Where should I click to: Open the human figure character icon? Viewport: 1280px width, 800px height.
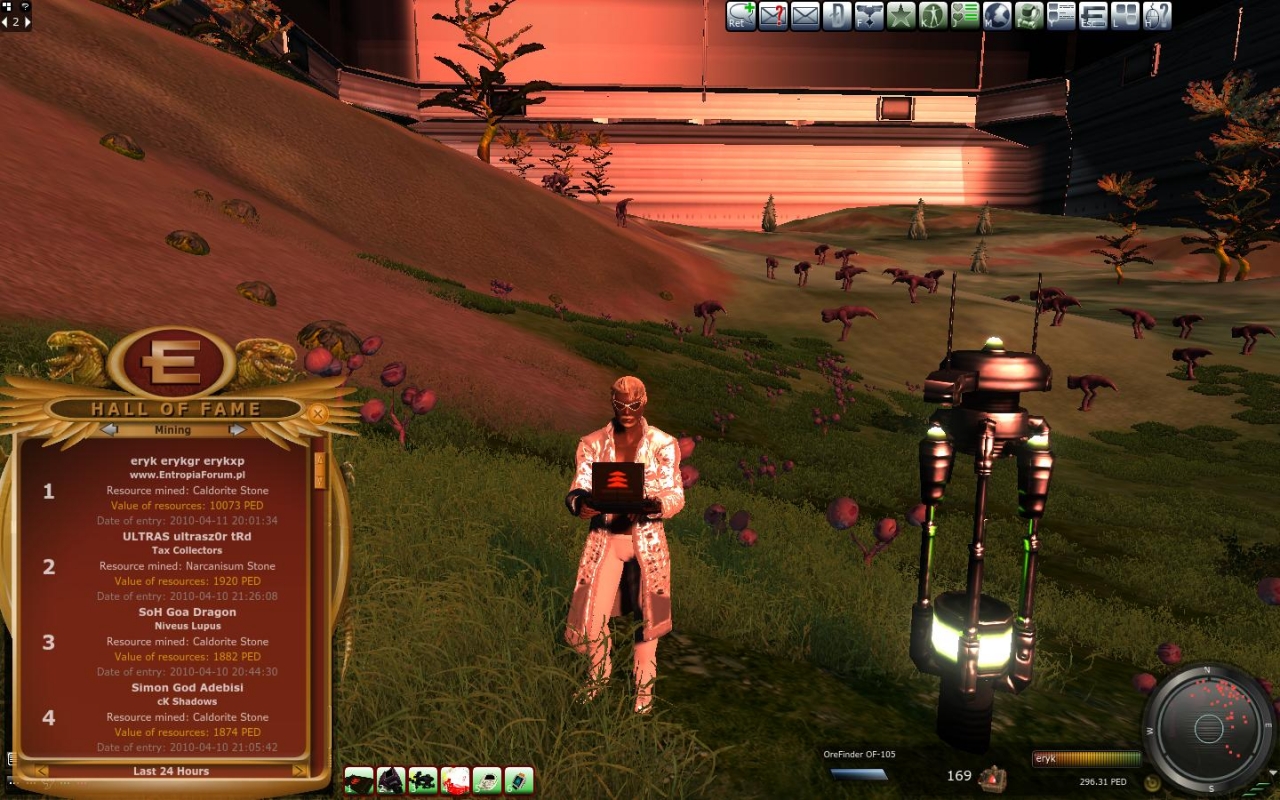[933, 16]
